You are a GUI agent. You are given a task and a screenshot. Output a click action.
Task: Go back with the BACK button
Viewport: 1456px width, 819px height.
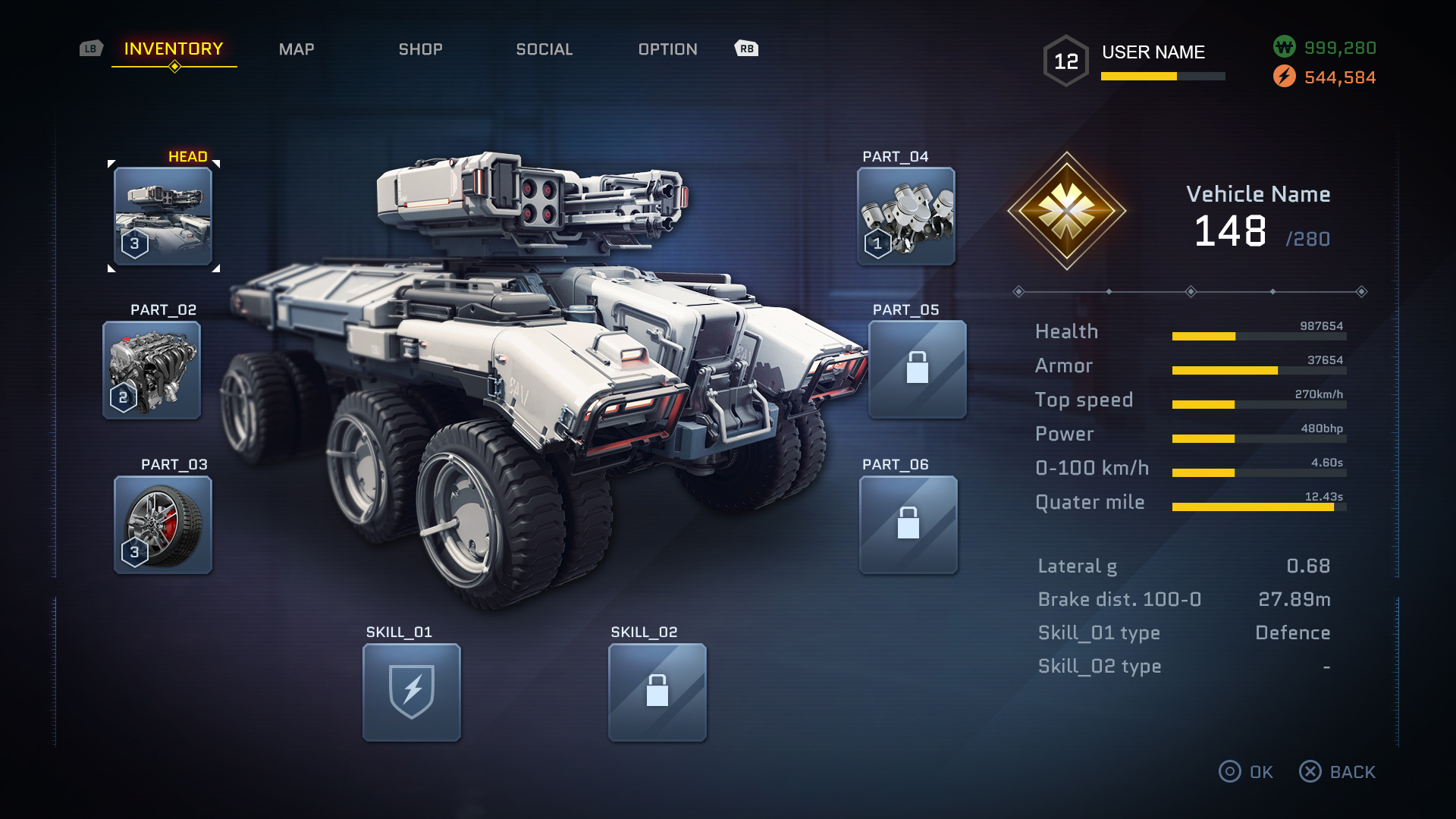click(1338, 772)
